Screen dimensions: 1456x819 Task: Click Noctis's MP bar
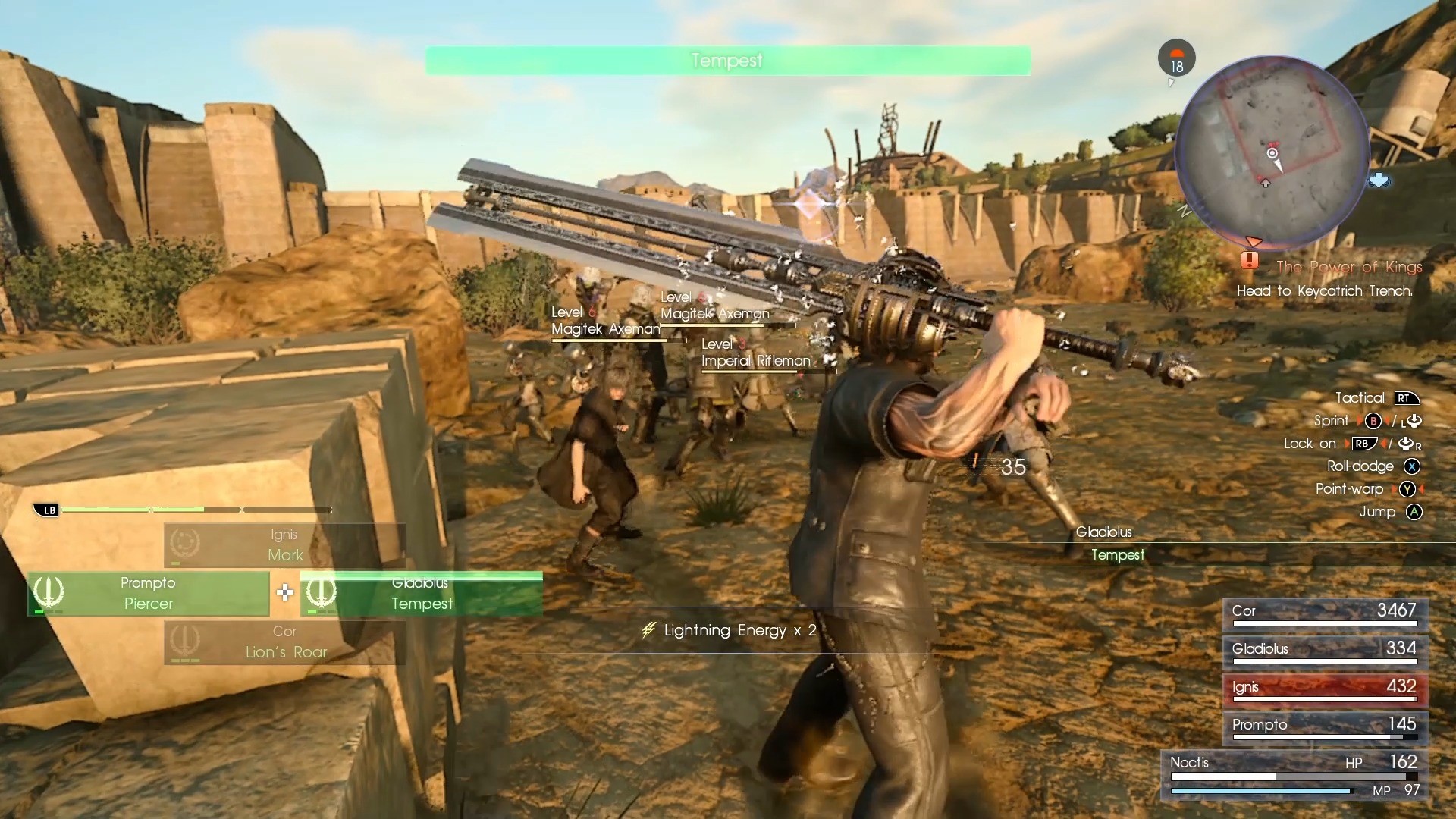click(x=1261, y=789)
